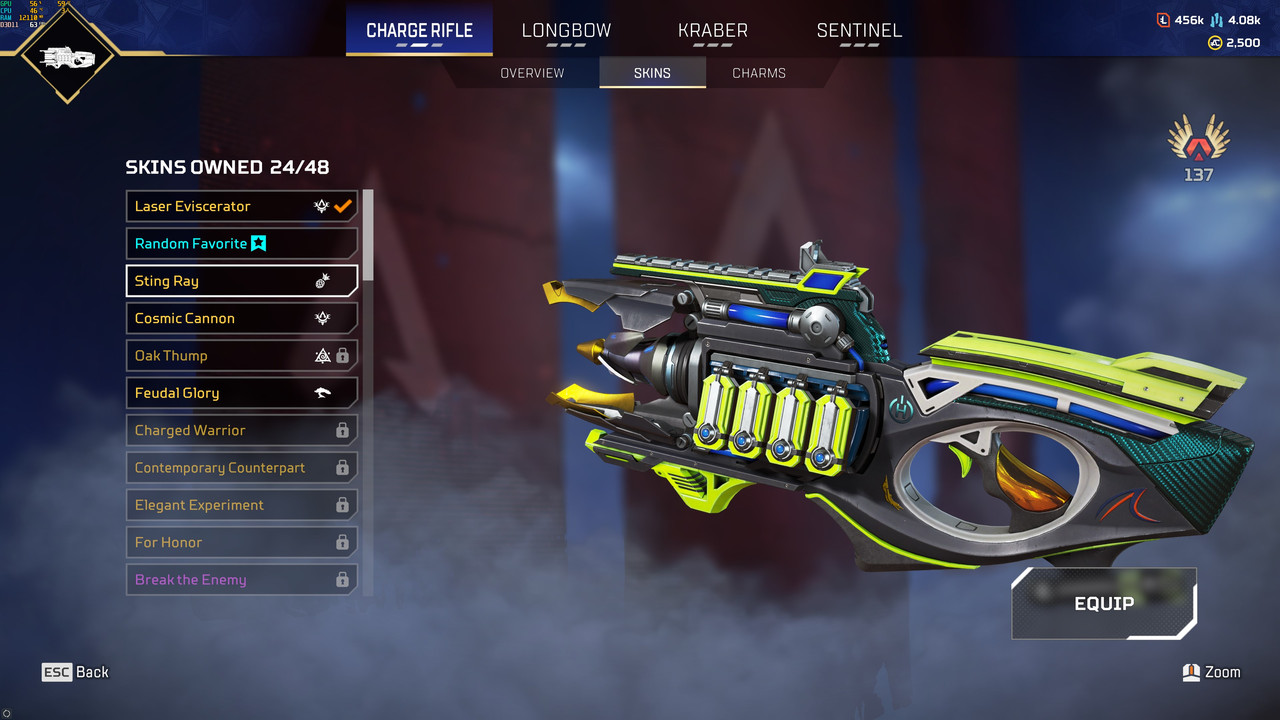Go back with the Back button
This screenshot has height=720, width=1280.
pos(76,672)
